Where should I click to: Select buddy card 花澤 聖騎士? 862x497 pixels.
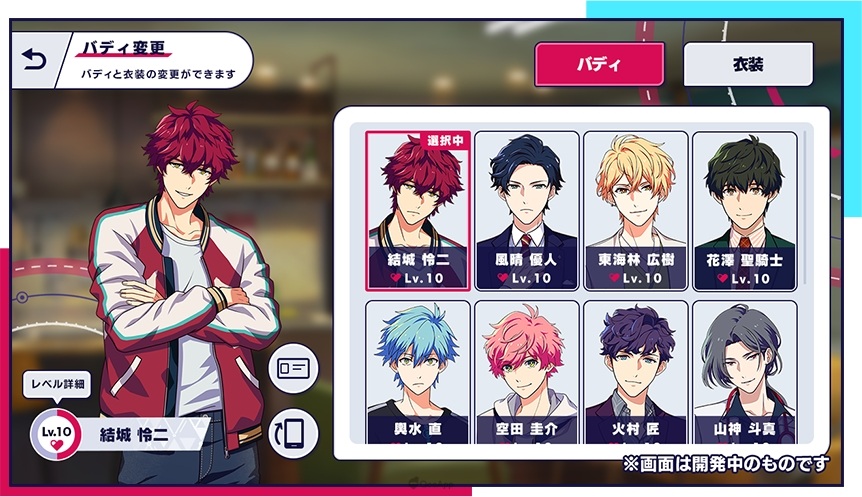[x=744, y=211]
